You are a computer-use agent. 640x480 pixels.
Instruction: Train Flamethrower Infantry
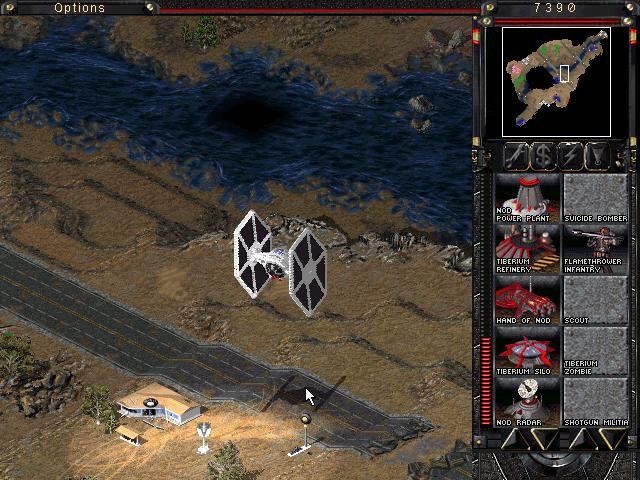(596, 249)
